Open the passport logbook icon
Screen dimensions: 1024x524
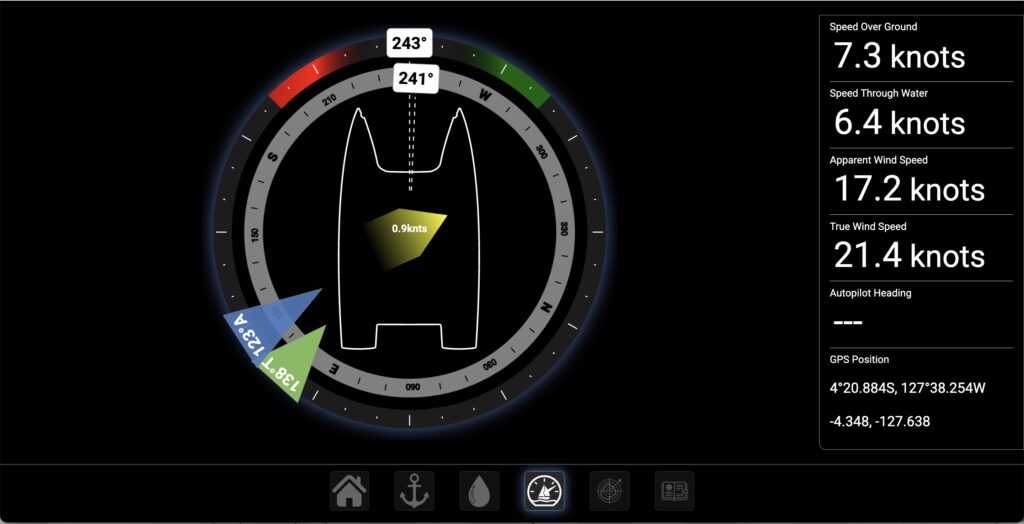pyautogui.click(x=674, y=491)
